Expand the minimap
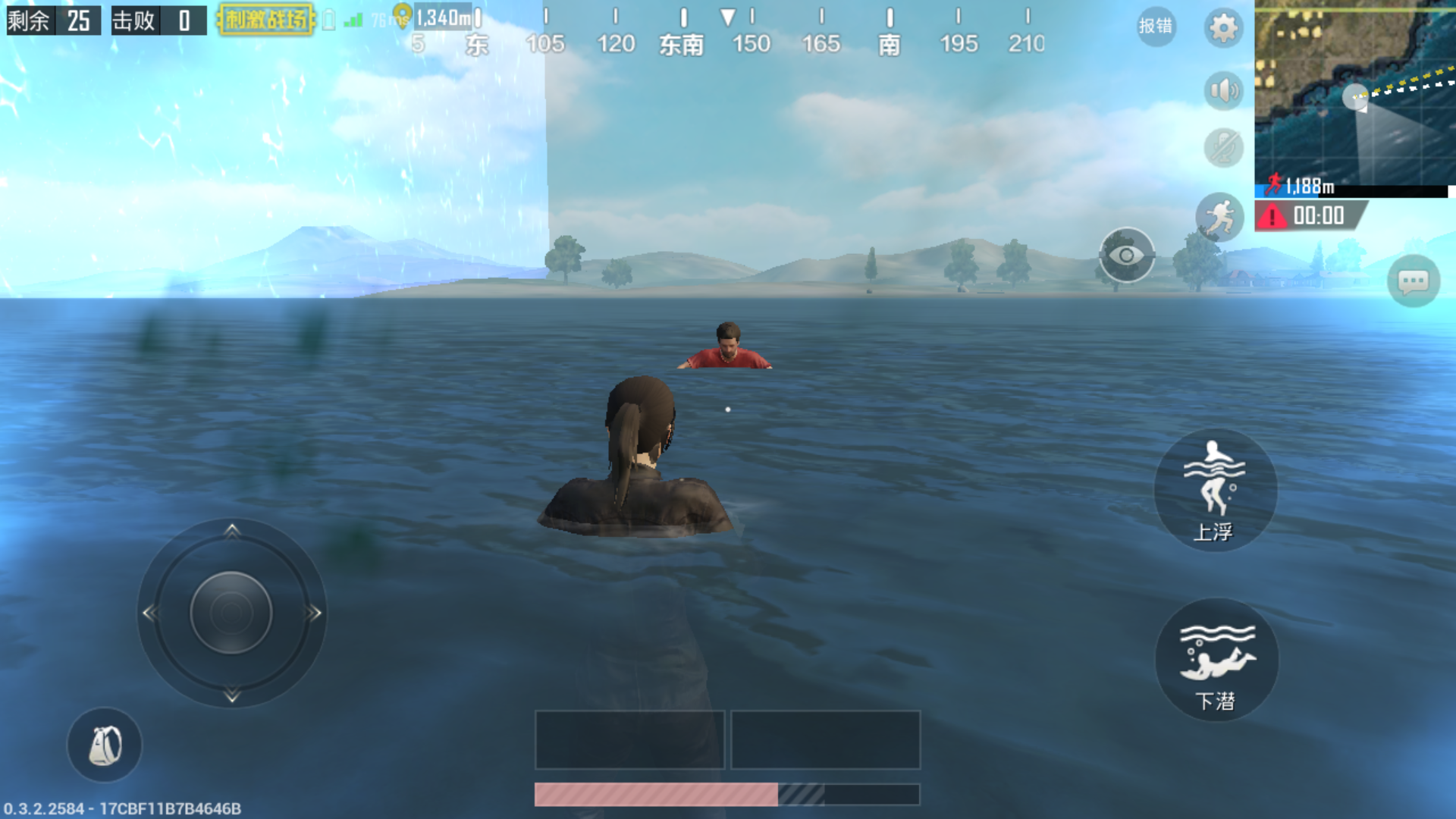This screenshot has width=1456, height=819. pos(1354,93)
